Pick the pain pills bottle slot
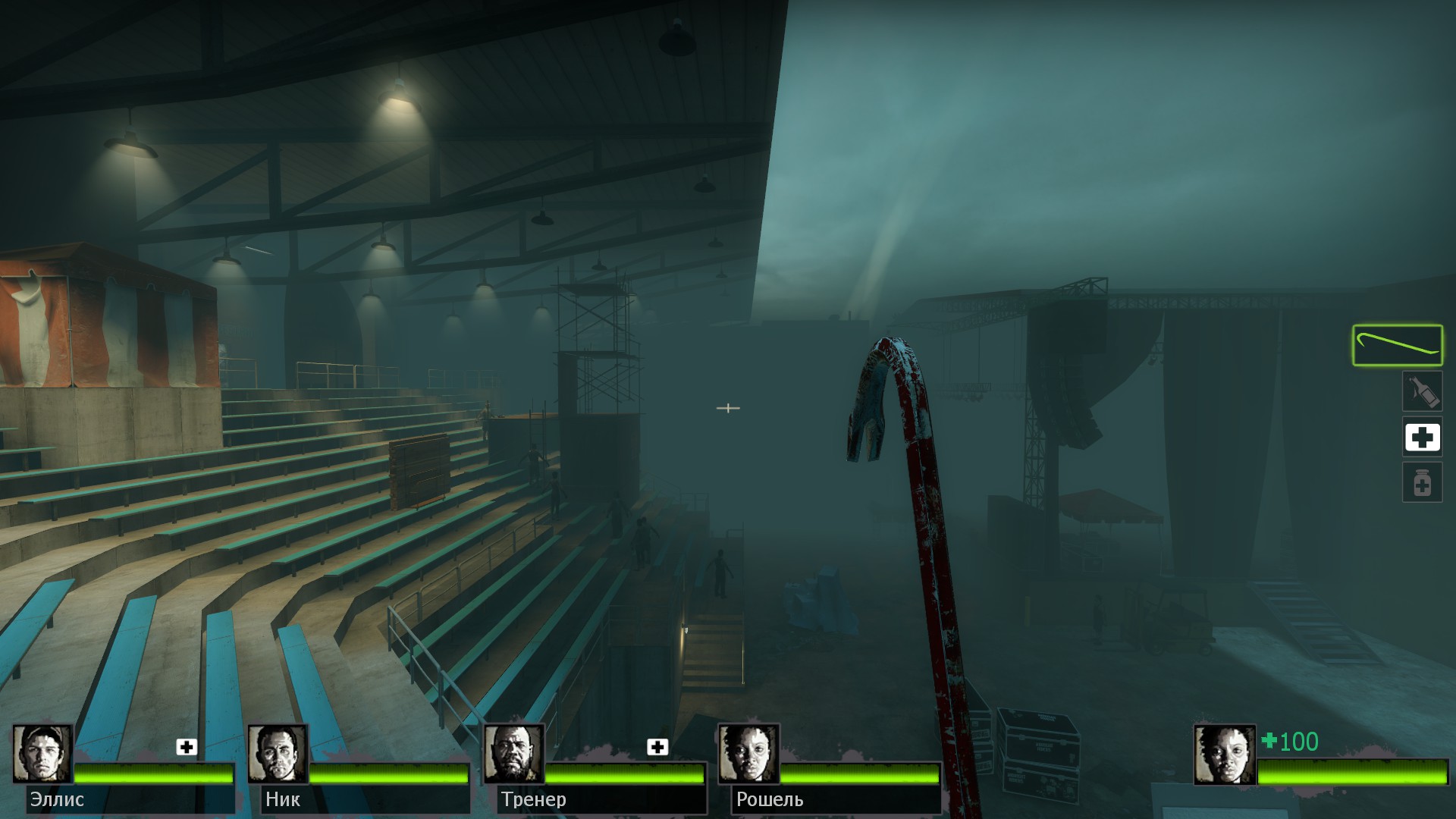1456x819 pixels. 1422,482
